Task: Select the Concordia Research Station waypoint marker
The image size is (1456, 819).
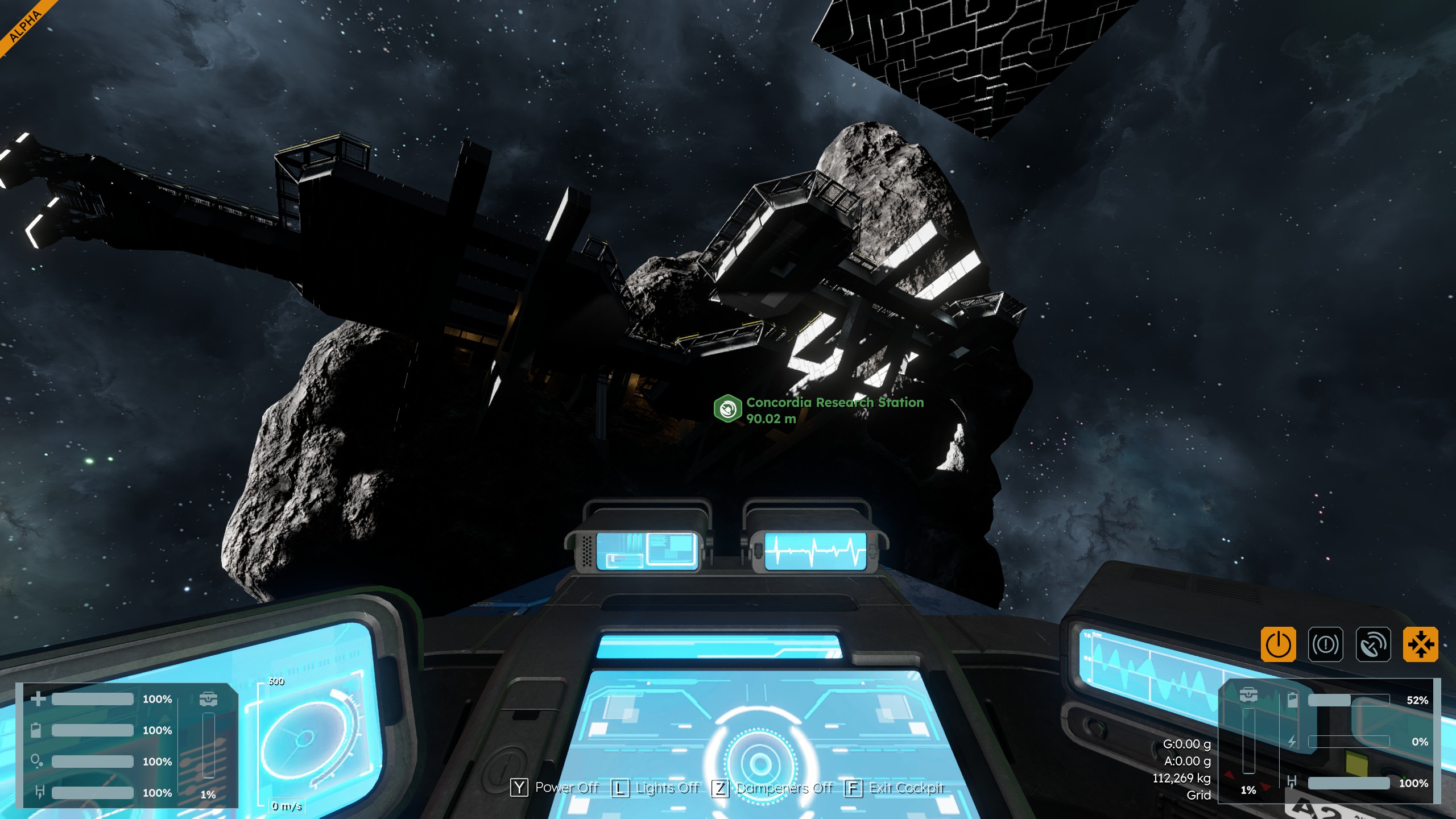Action: tap(728, 408)
